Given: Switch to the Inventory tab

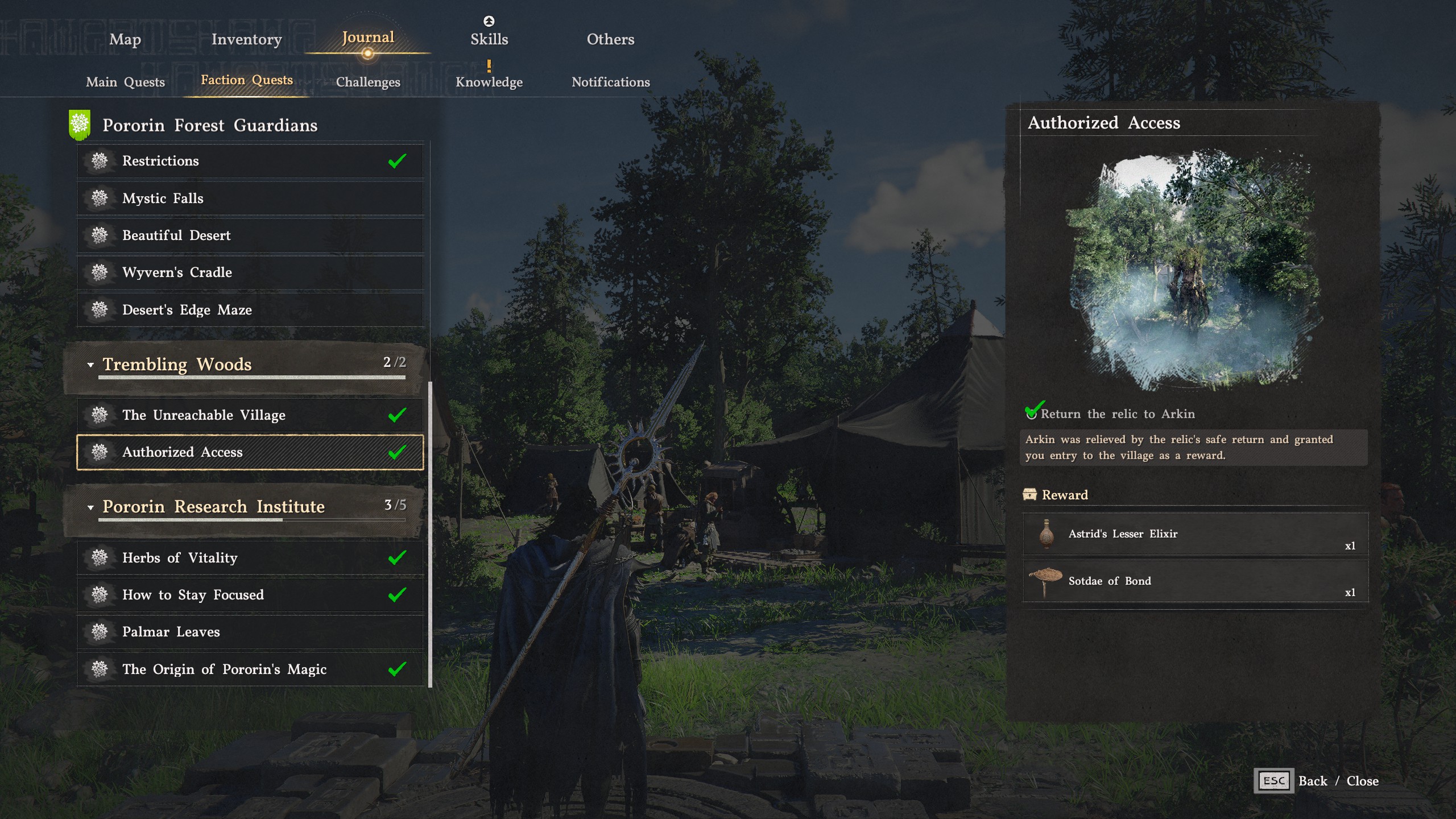Looking at the screenshot, I should coord(246,39).
